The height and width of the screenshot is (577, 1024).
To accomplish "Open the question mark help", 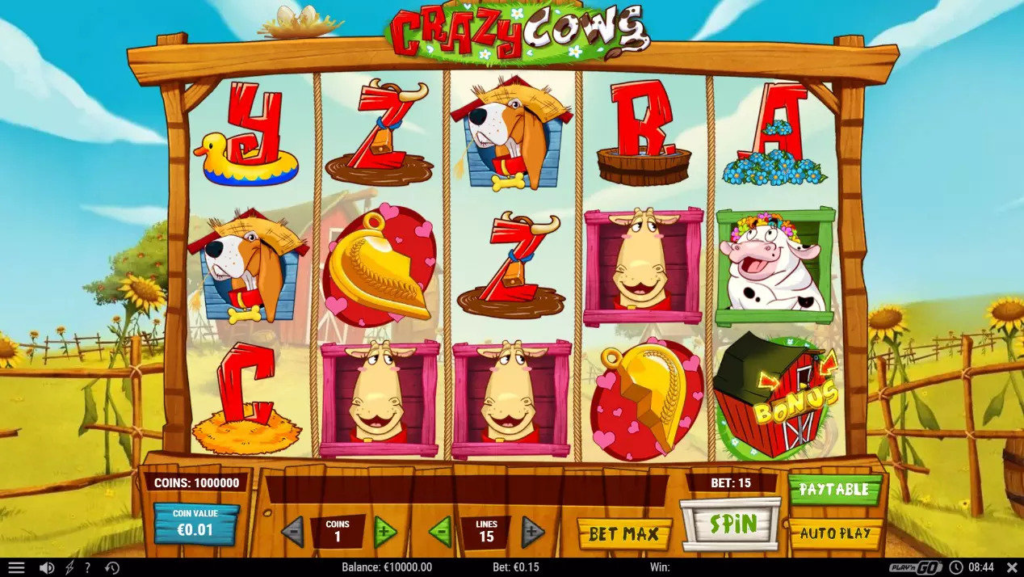I will coord(87,567).
